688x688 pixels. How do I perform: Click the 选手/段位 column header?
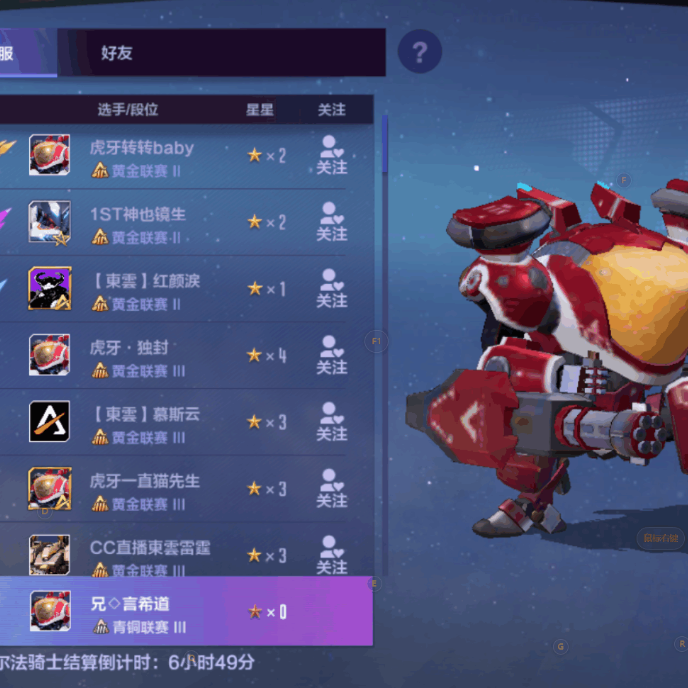[128, 110]
